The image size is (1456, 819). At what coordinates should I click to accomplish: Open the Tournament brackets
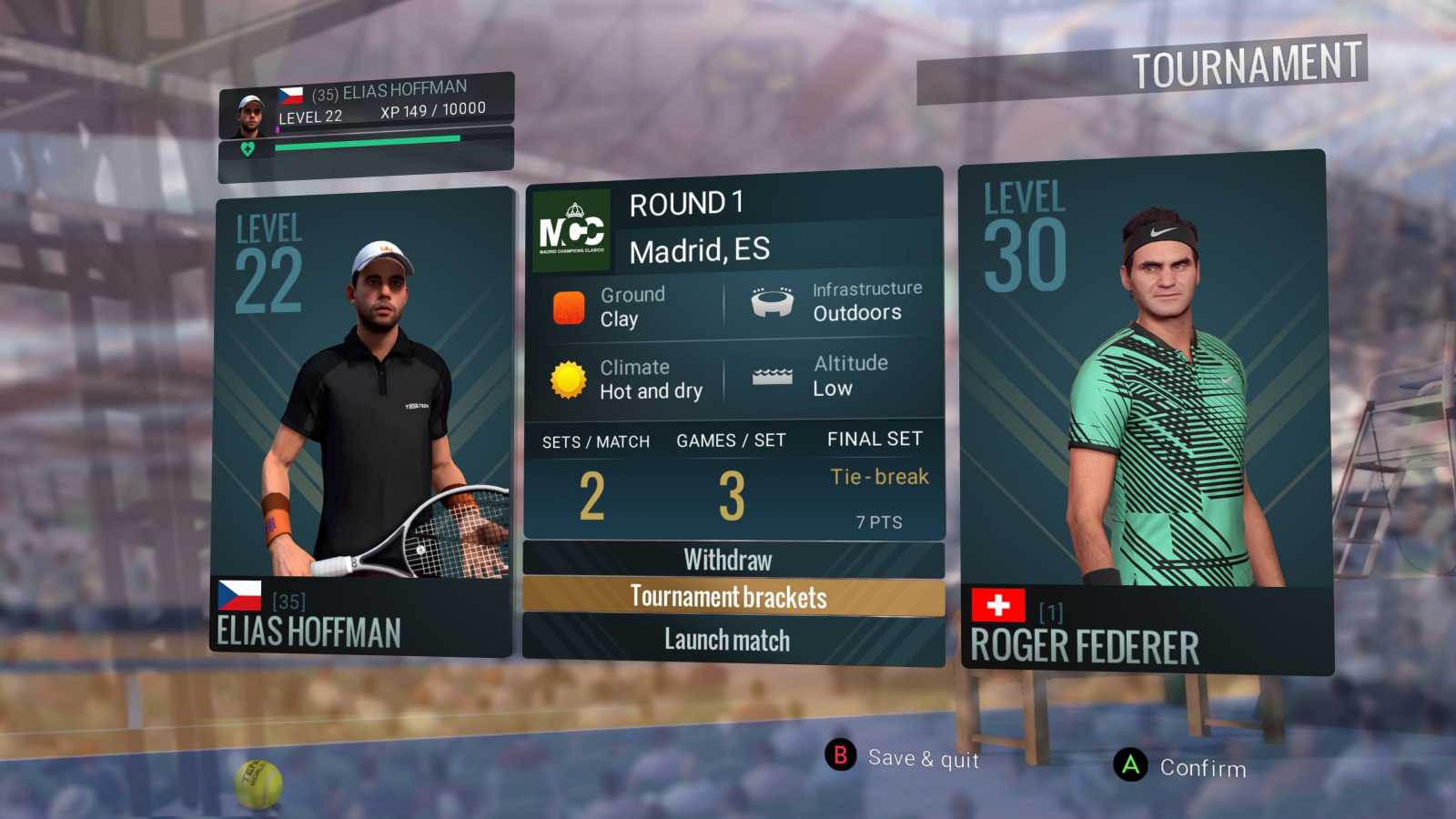[x=728, y=598]
